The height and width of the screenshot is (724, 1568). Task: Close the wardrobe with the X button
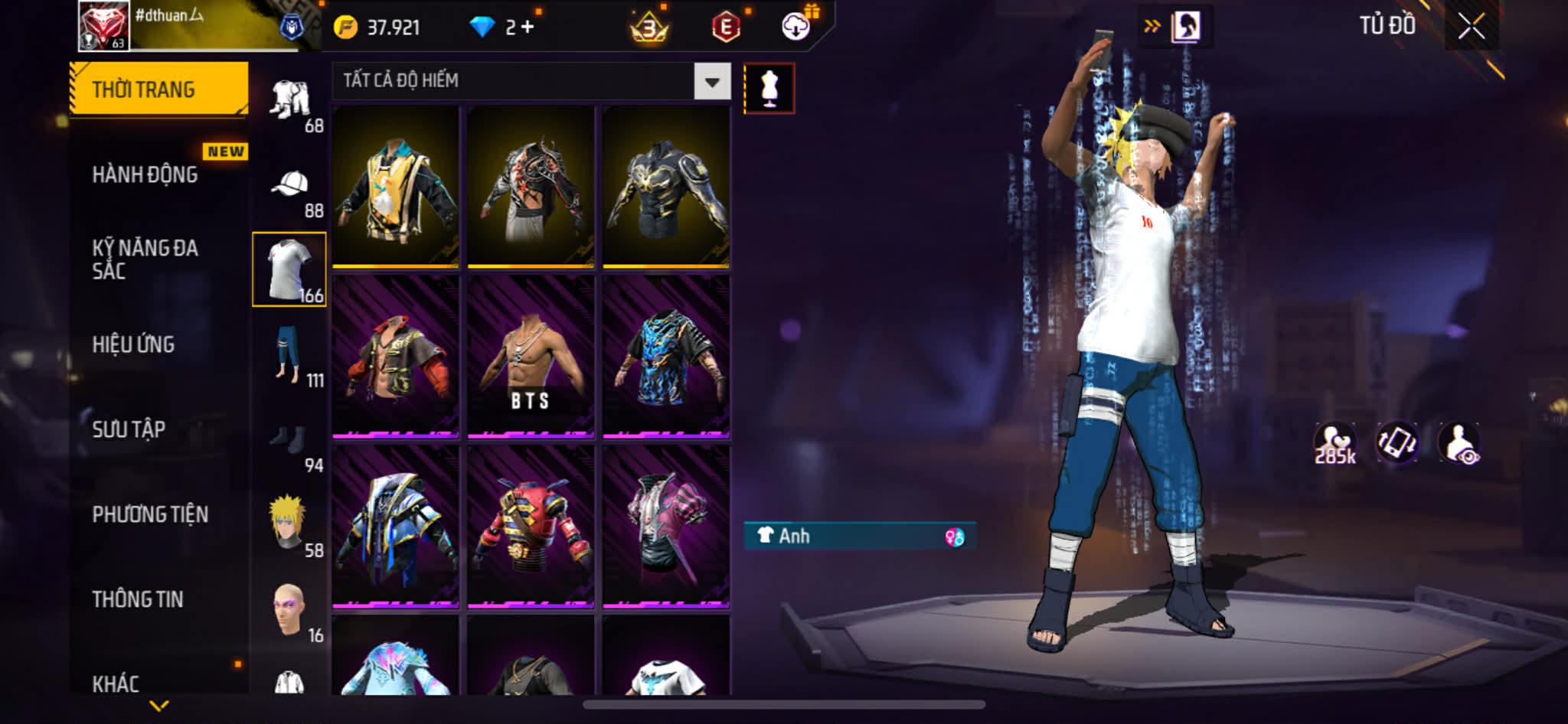[1471, 27]
